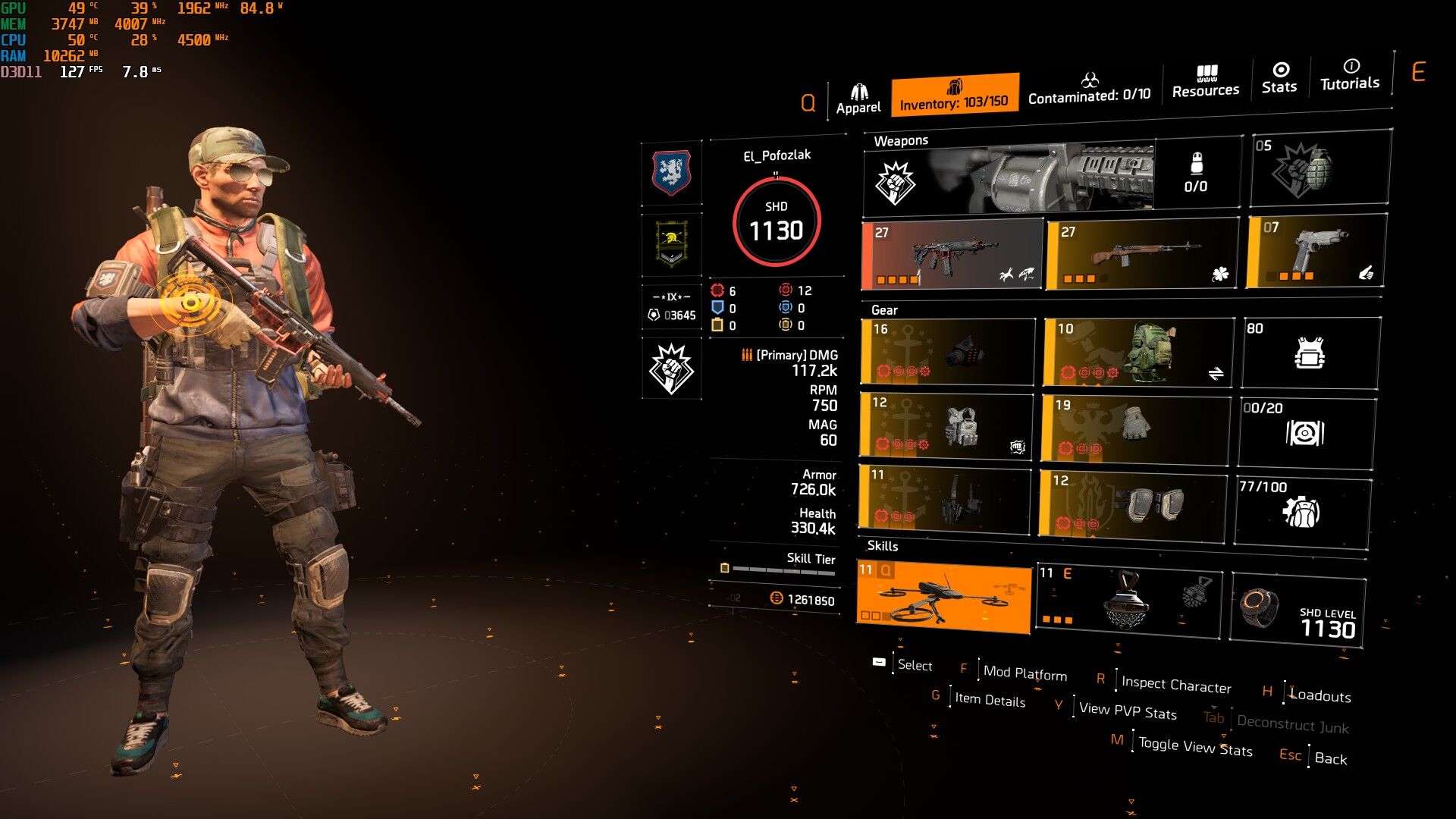Click the blue lion clan emblem
Image resolution: width=1456 pixels, height=819 pixels.
671,173
